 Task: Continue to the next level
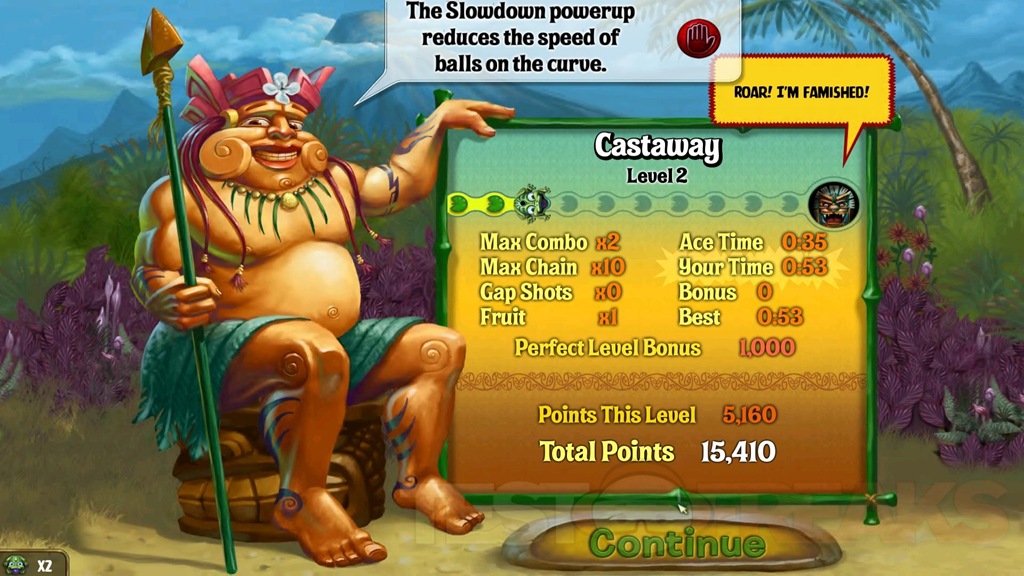[676, 543]
